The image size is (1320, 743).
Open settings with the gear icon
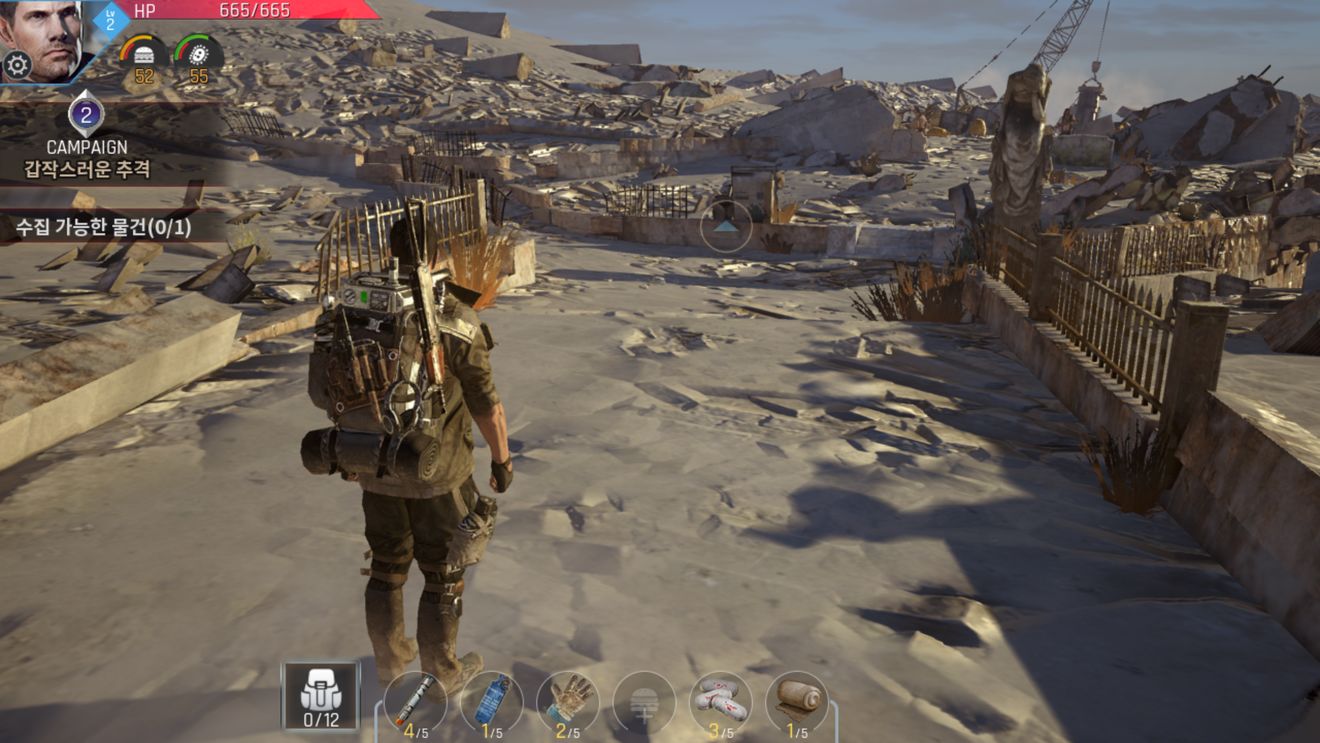point(17,66)
